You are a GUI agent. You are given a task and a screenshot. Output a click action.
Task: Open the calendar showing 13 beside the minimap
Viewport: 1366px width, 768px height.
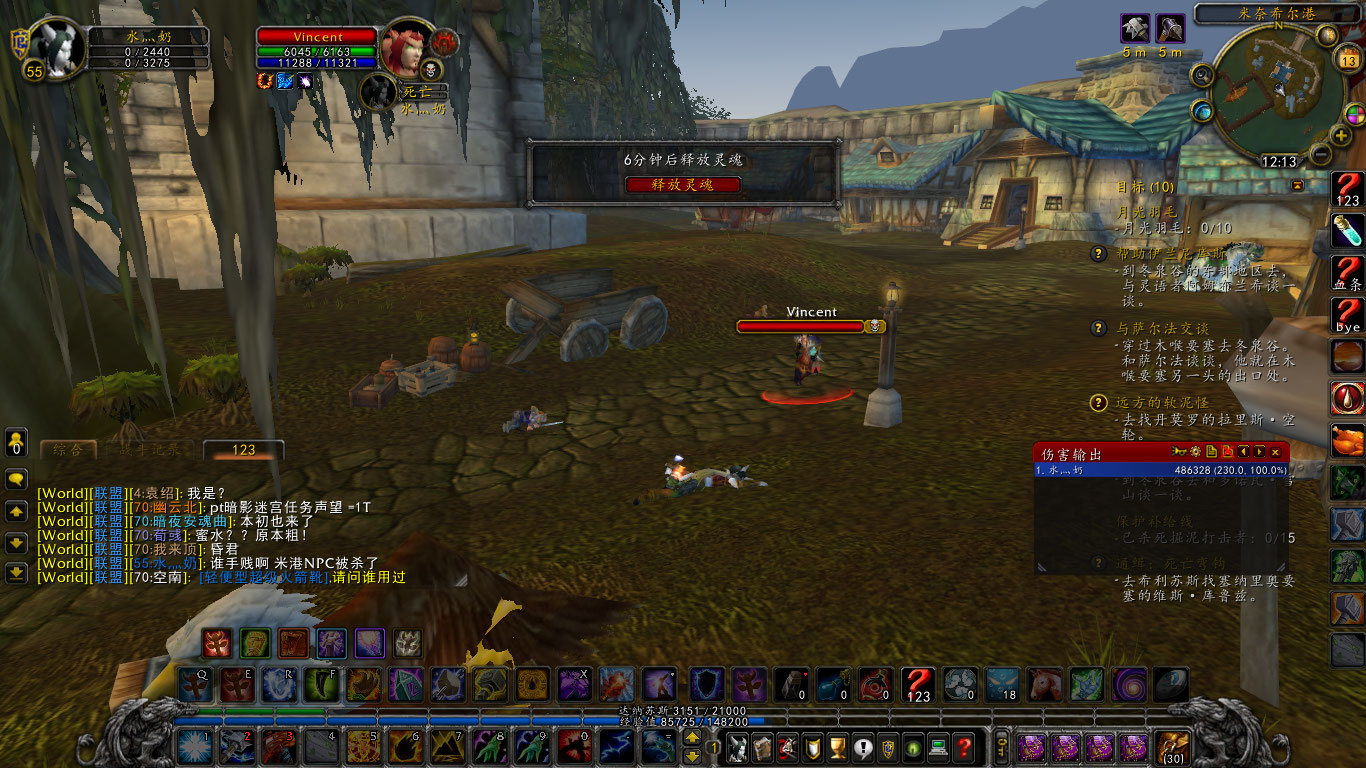(x=1350, y=57)
